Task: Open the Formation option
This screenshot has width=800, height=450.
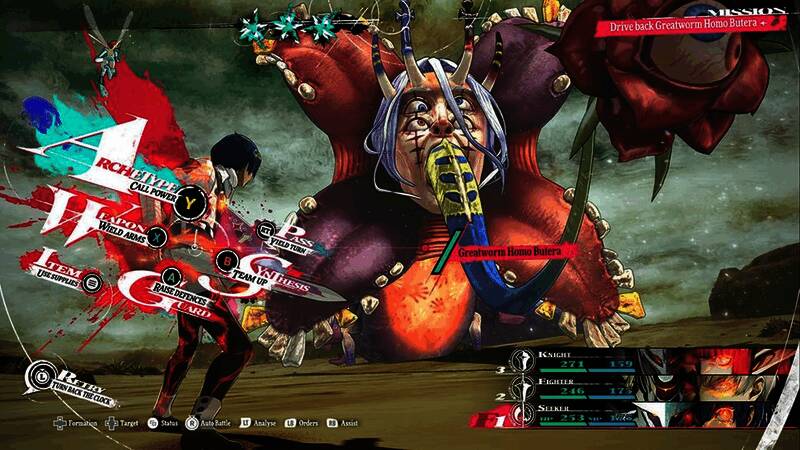Action: pyautogui.click(x=70, y=424)
